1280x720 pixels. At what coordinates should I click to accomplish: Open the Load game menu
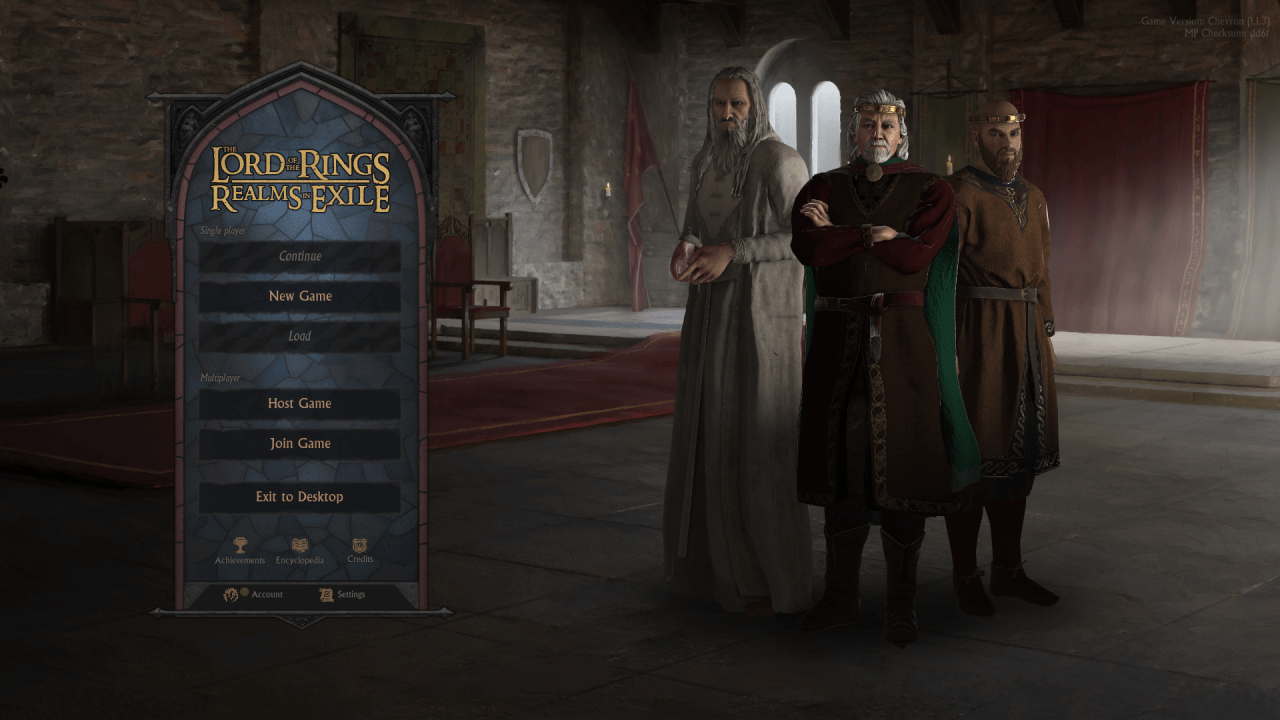300,336
